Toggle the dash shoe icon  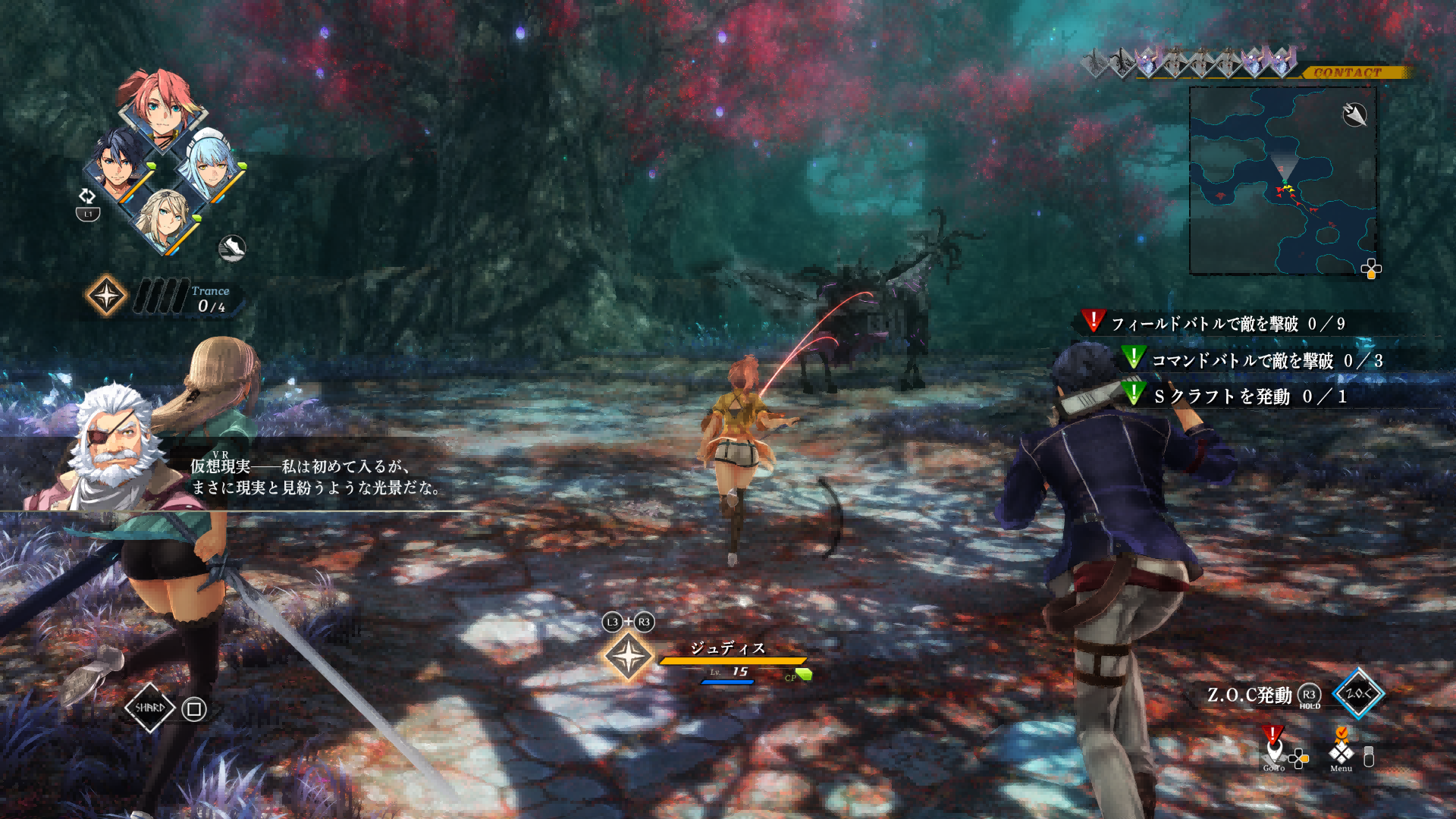tap(232, 248)
